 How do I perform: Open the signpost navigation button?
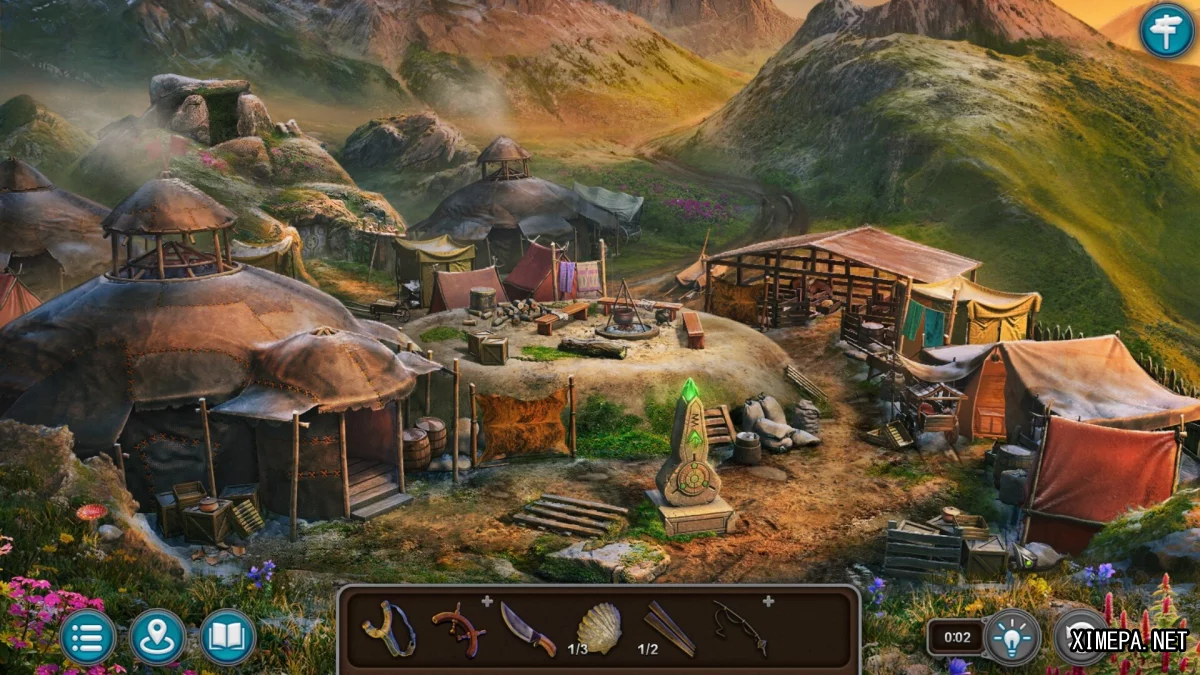(1166, 30)
